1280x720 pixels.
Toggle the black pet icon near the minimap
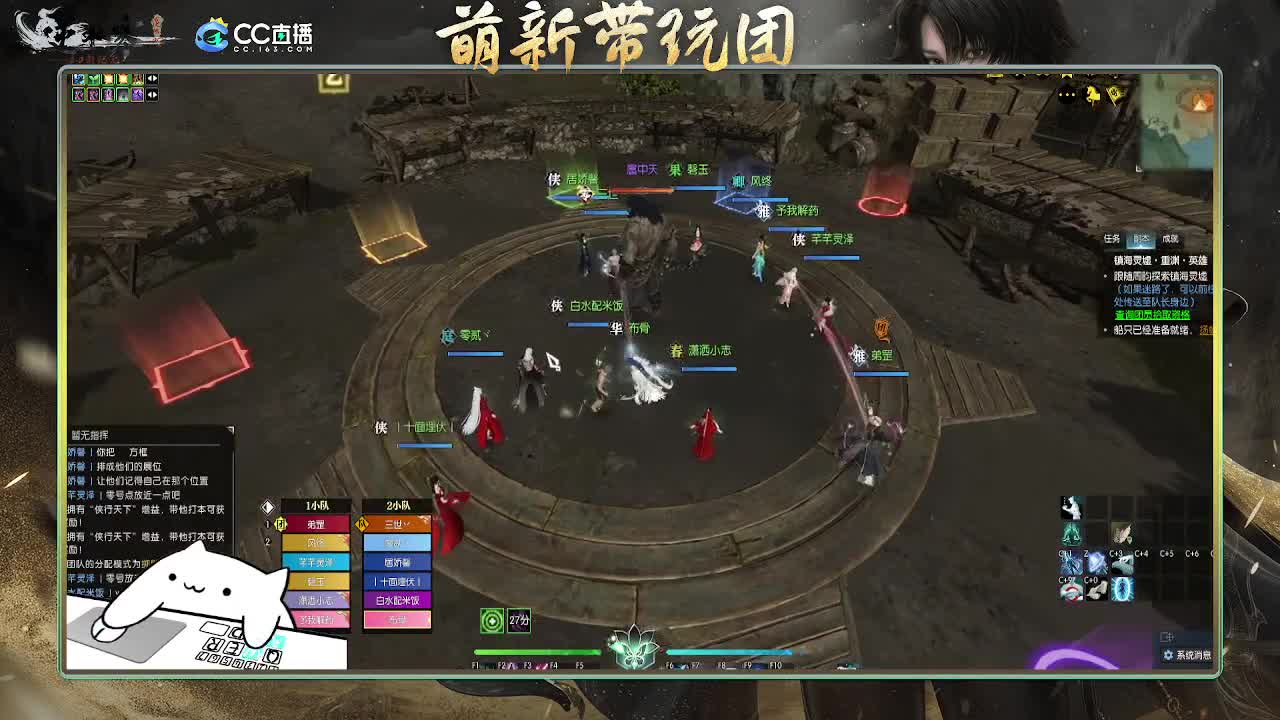click(x=1067, y=94)
